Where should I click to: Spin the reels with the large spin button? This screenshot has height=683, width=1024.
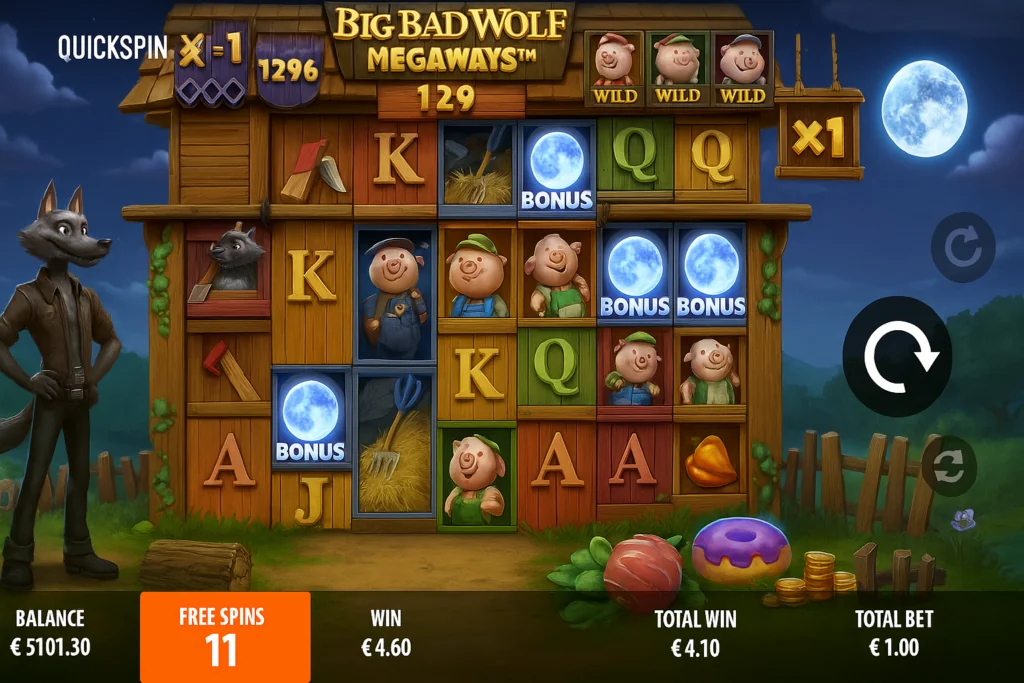pyautogui.click(x=897, y=357)
